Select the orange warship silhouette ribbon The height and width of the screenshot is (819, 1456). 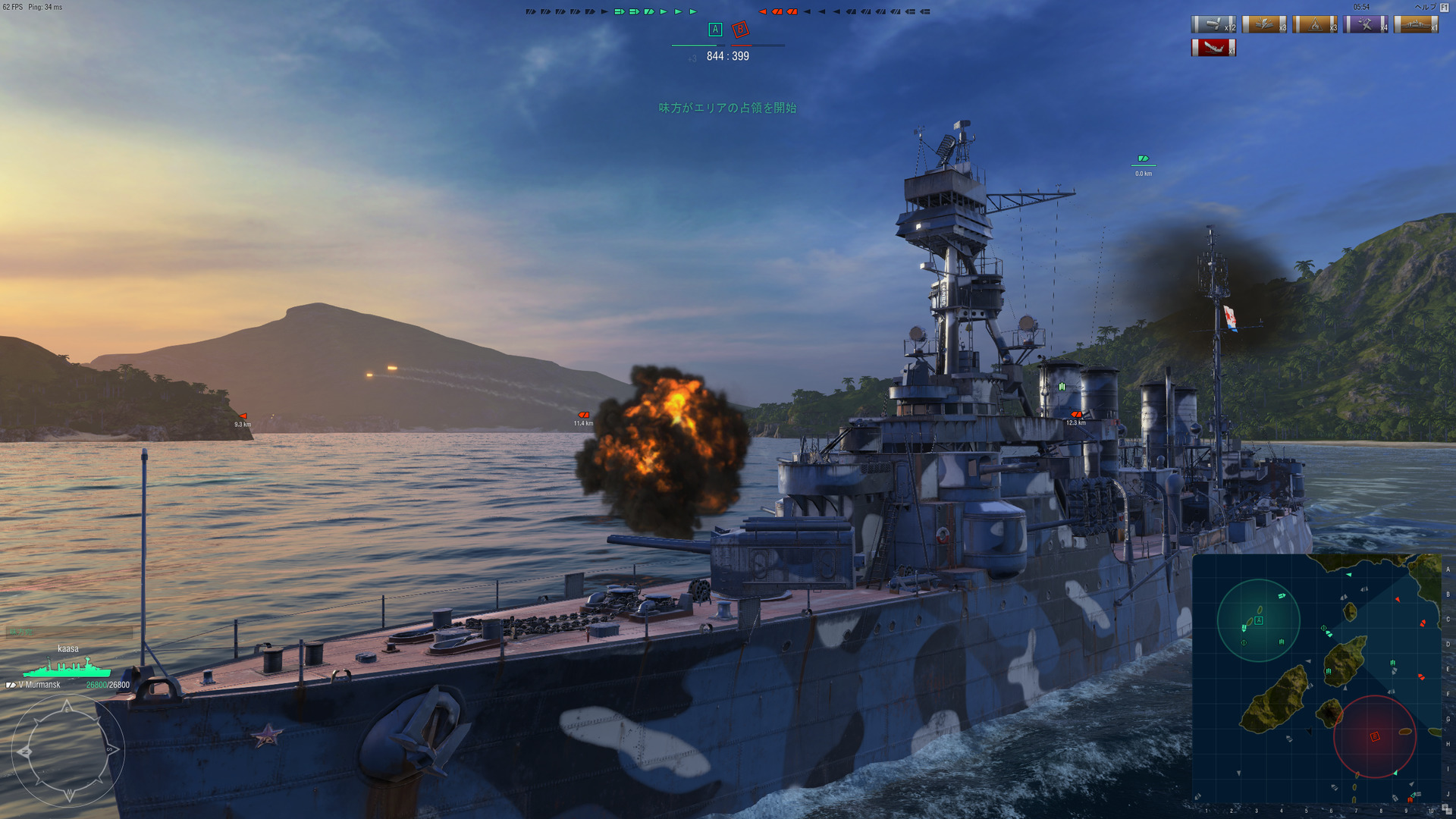[x=1416, y=25]
